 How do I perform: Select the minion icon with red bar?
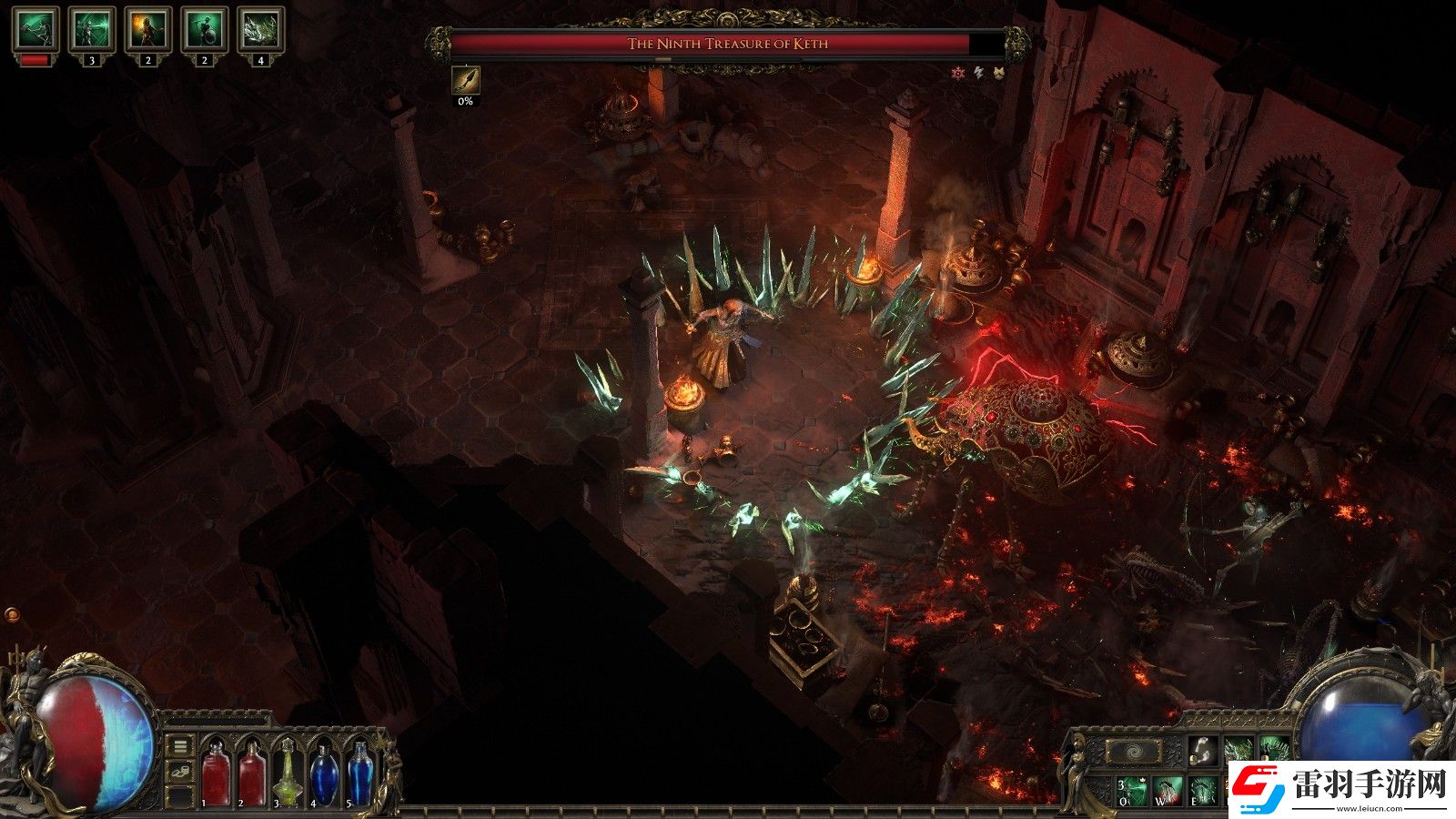[35, 31]
